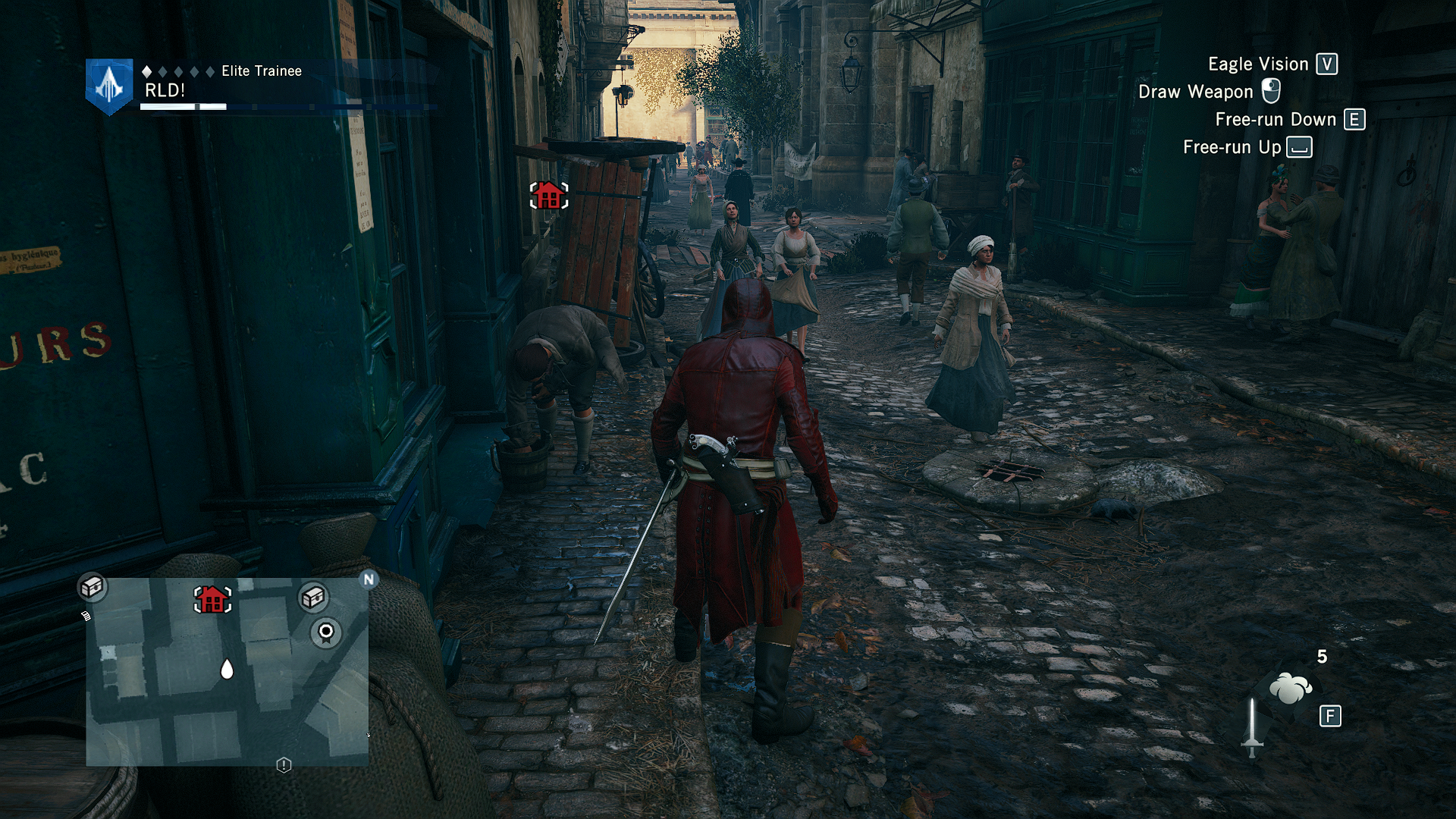Screen dimensions: 1456x819
Task: Click the red house objective marker in the street
Action: pos(548,196)
